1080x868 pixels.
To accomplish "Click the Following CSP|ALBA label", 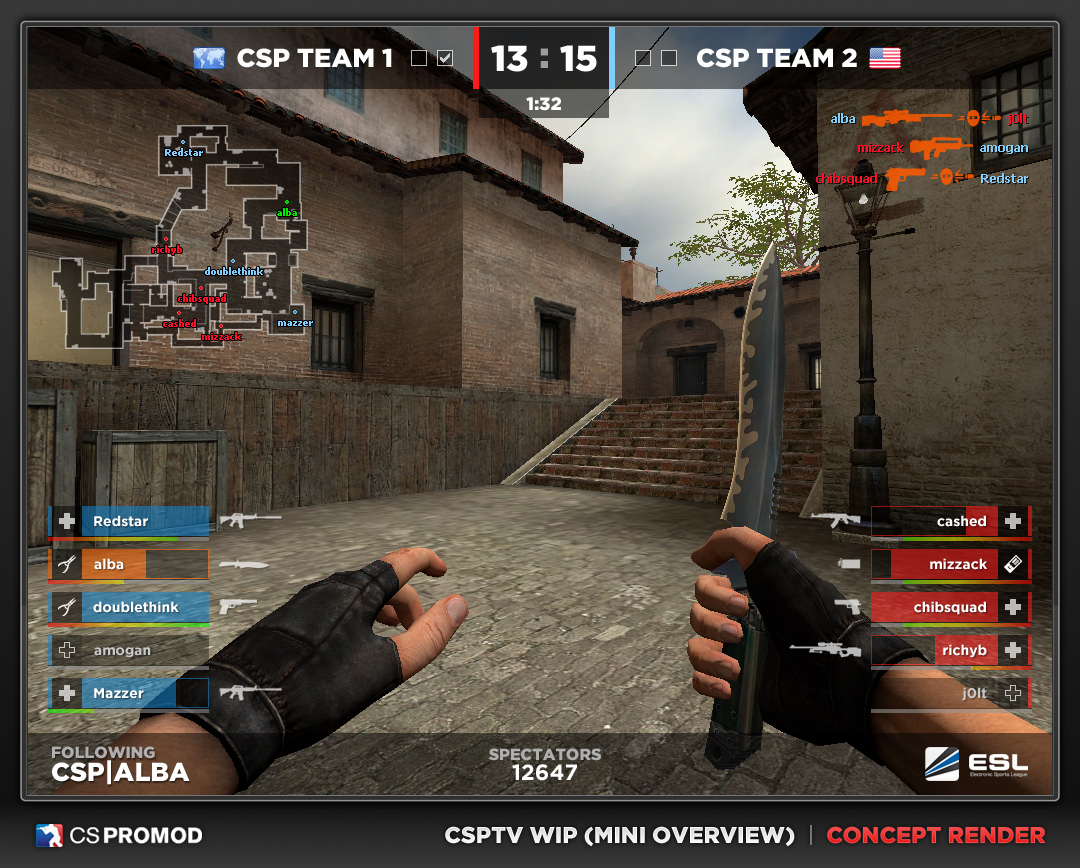I will coord(120,764).
